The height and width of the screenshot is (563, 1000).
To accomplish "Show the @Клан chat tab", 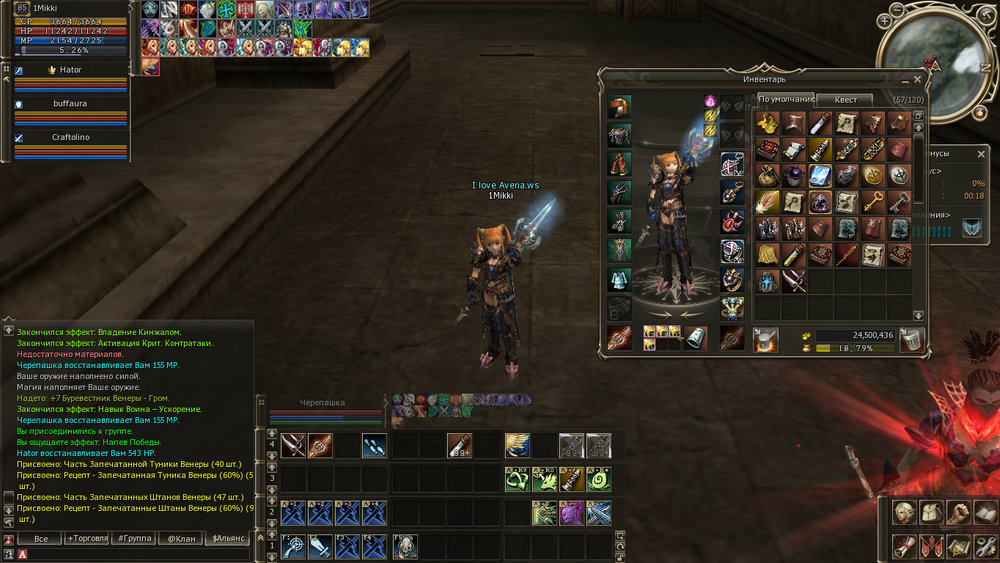I will pyautogui.click(x=182, y=539).
